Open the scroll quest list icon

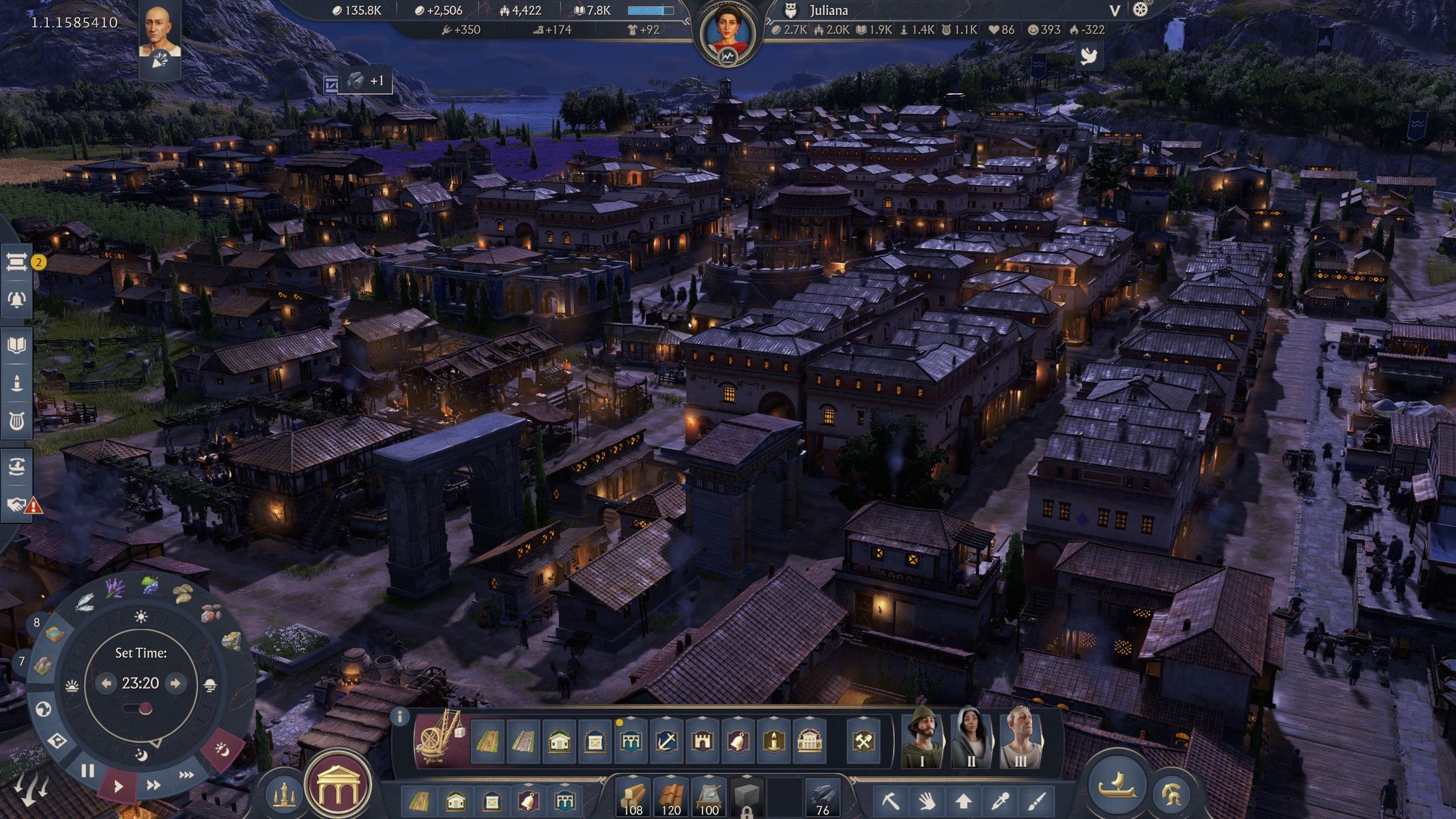click(16, 261)
